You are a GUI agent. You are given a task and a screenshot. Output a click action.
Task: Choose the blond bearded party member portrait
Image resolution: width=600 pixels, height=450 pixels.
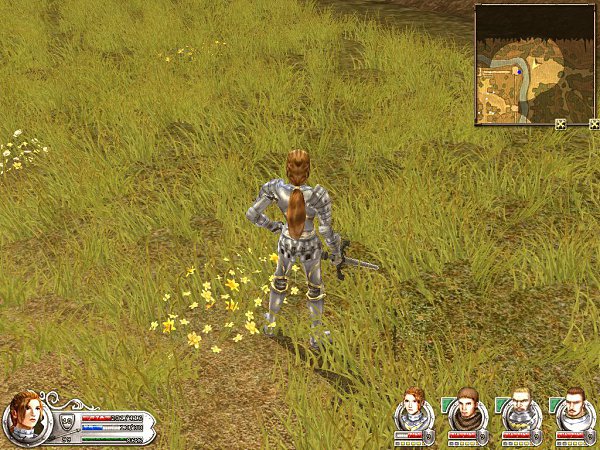pyautogui.click(x=520, y=409)
